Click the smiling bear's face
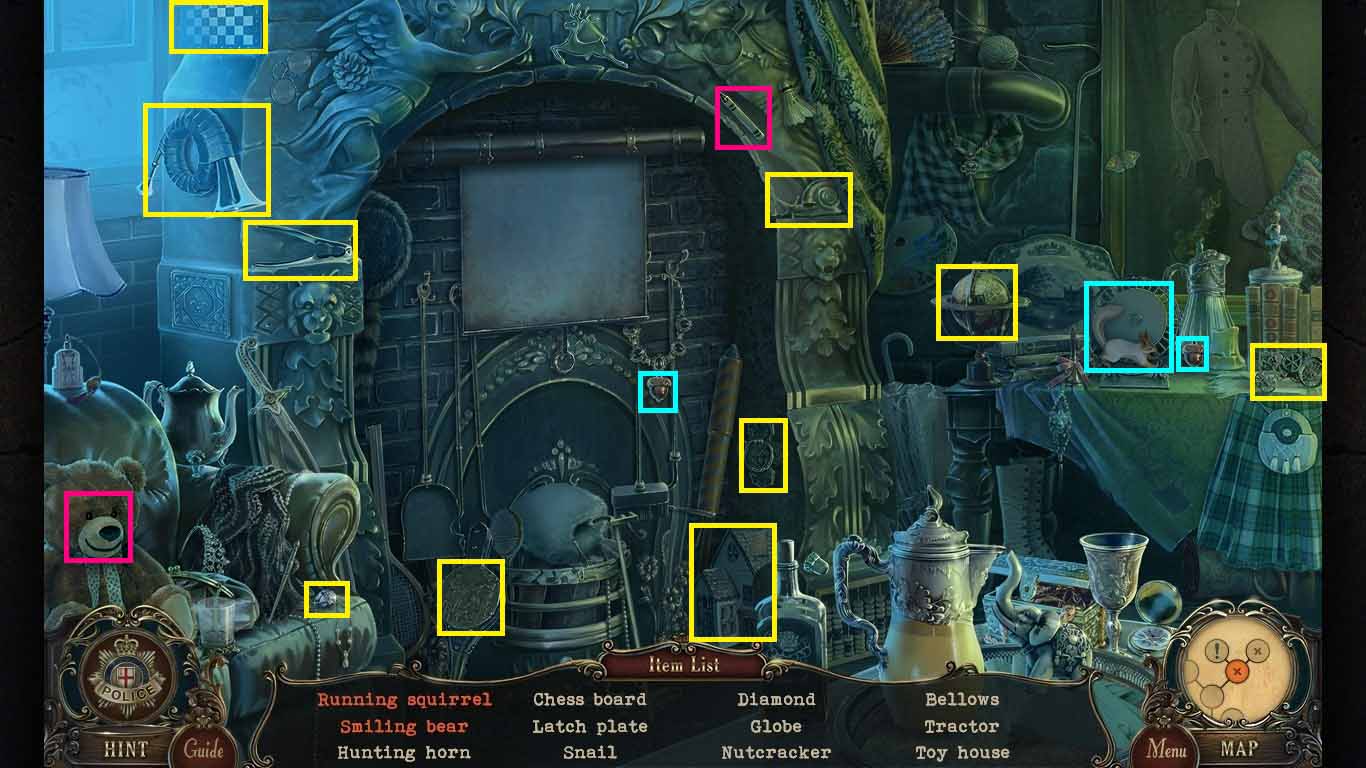 point(98,525)
